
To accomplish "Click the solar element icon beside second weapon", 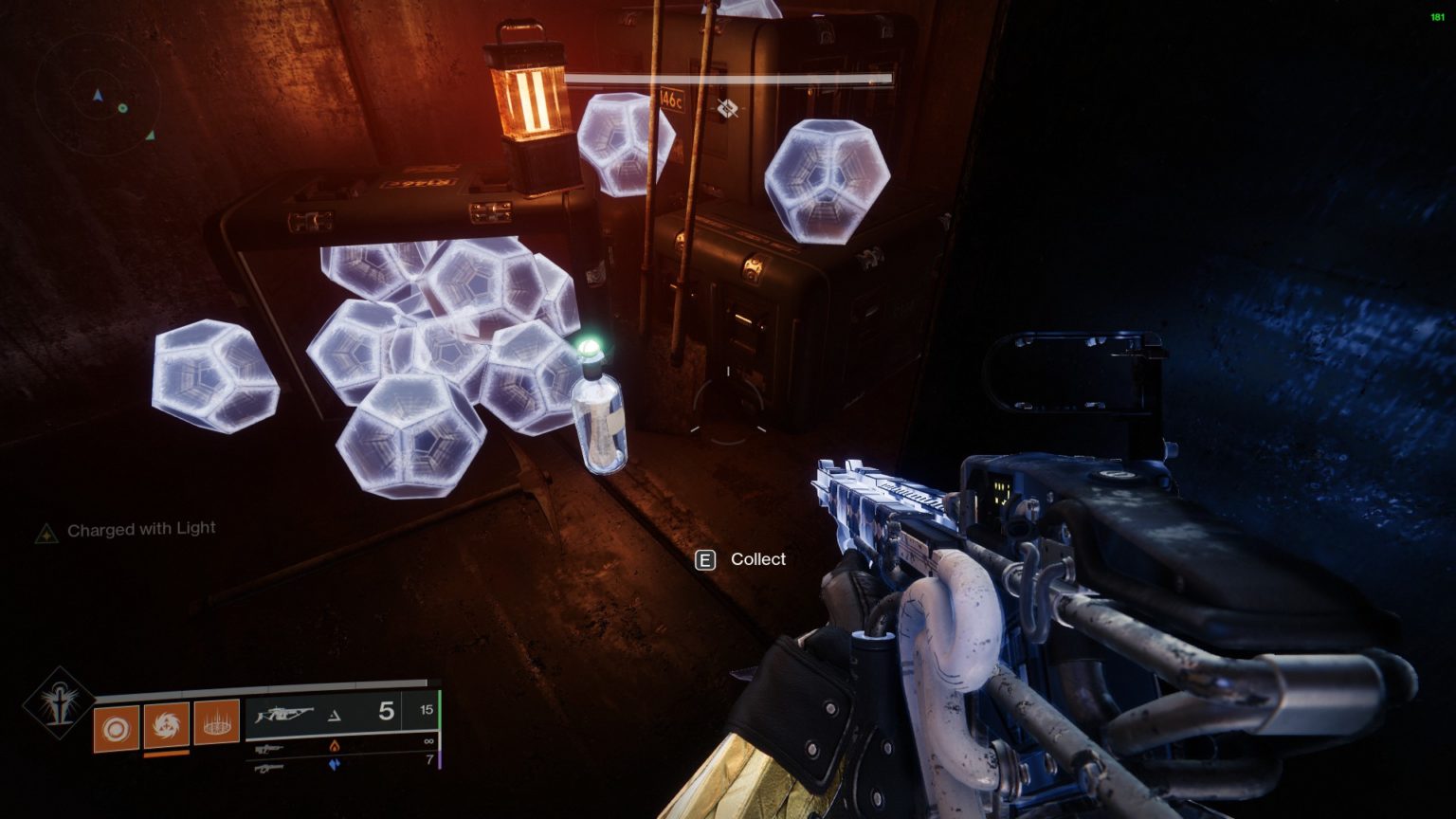I will [x=336, y=746].
